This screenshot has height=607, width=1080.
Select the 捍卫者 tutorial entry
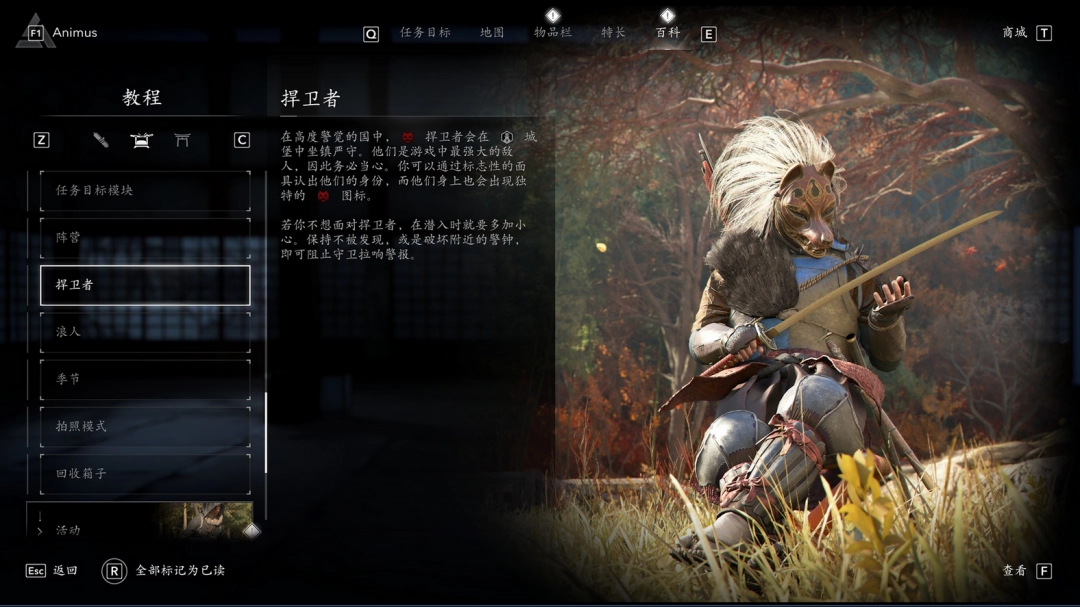tap(145, 285)
